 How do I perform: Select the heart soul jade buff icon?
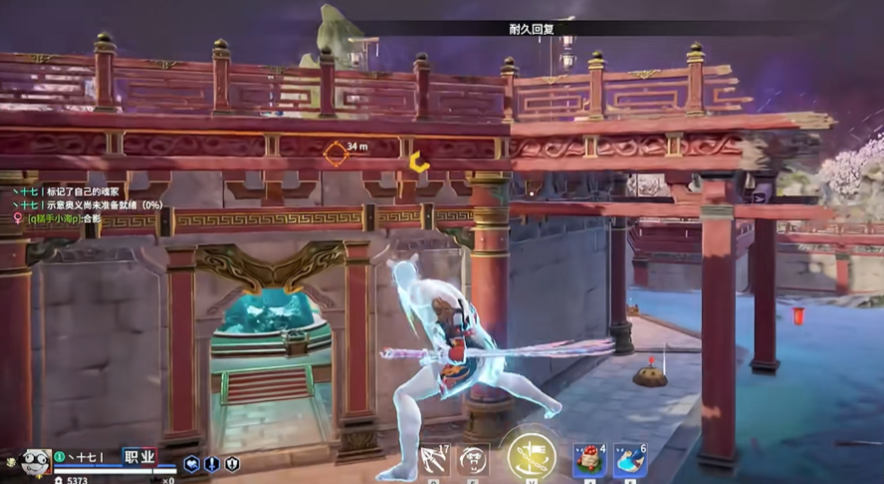pyautogui.click(x=191, y=464)
